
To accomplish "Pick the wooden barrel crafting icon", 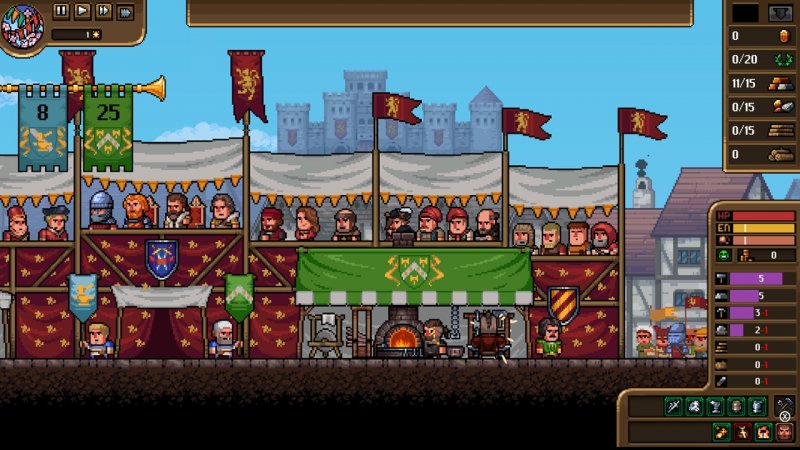I will pos(736,406).
